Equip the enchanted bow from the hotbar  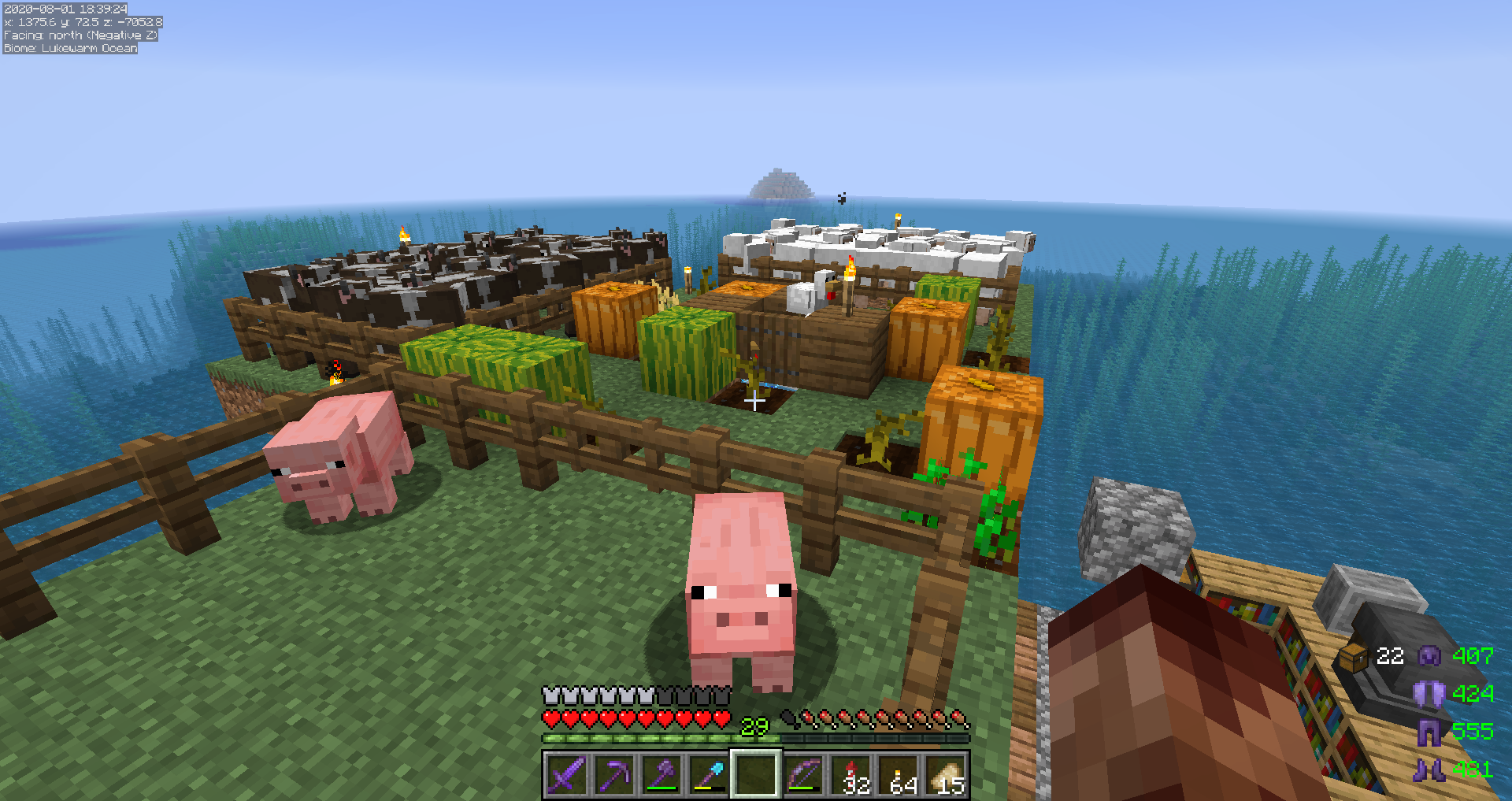(804, 775)
